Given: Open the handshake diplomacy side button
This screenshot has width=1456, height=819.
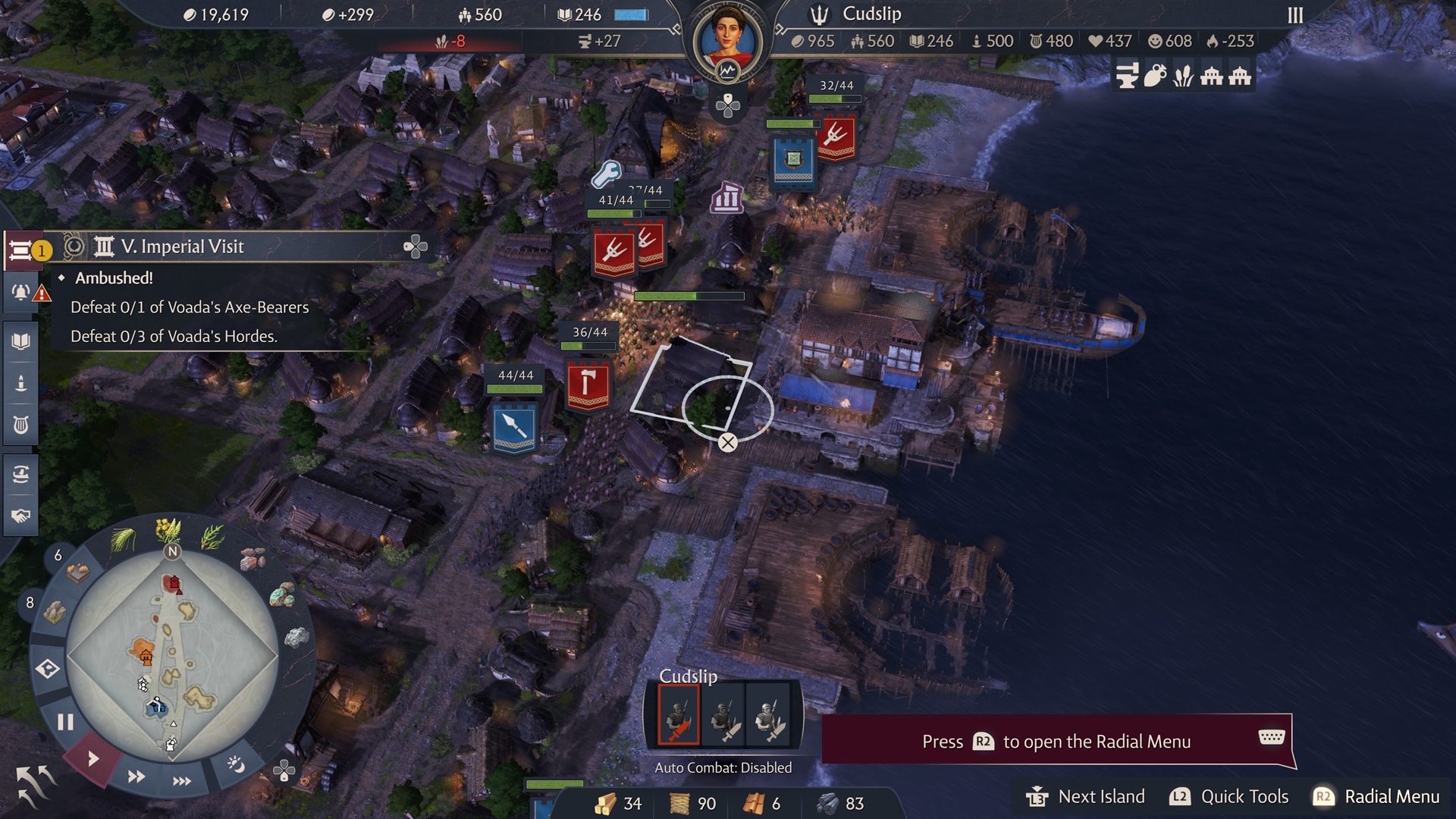Looking at the screenshot, I should tap(21, 516).
